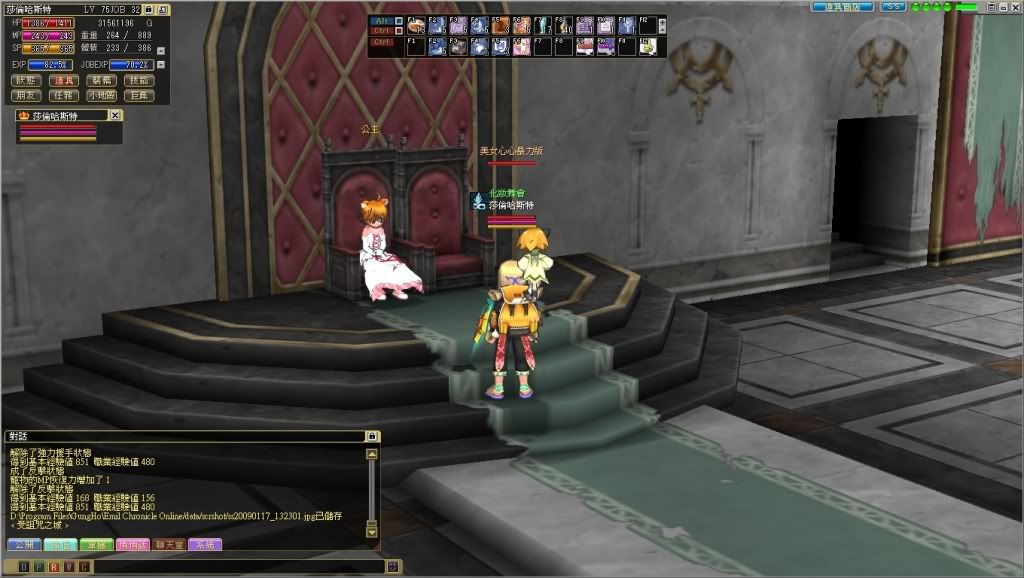This screenshot has width=1024, height=578.
Task: Switch to the 公開 public chat tab
Action: [22, 545]
